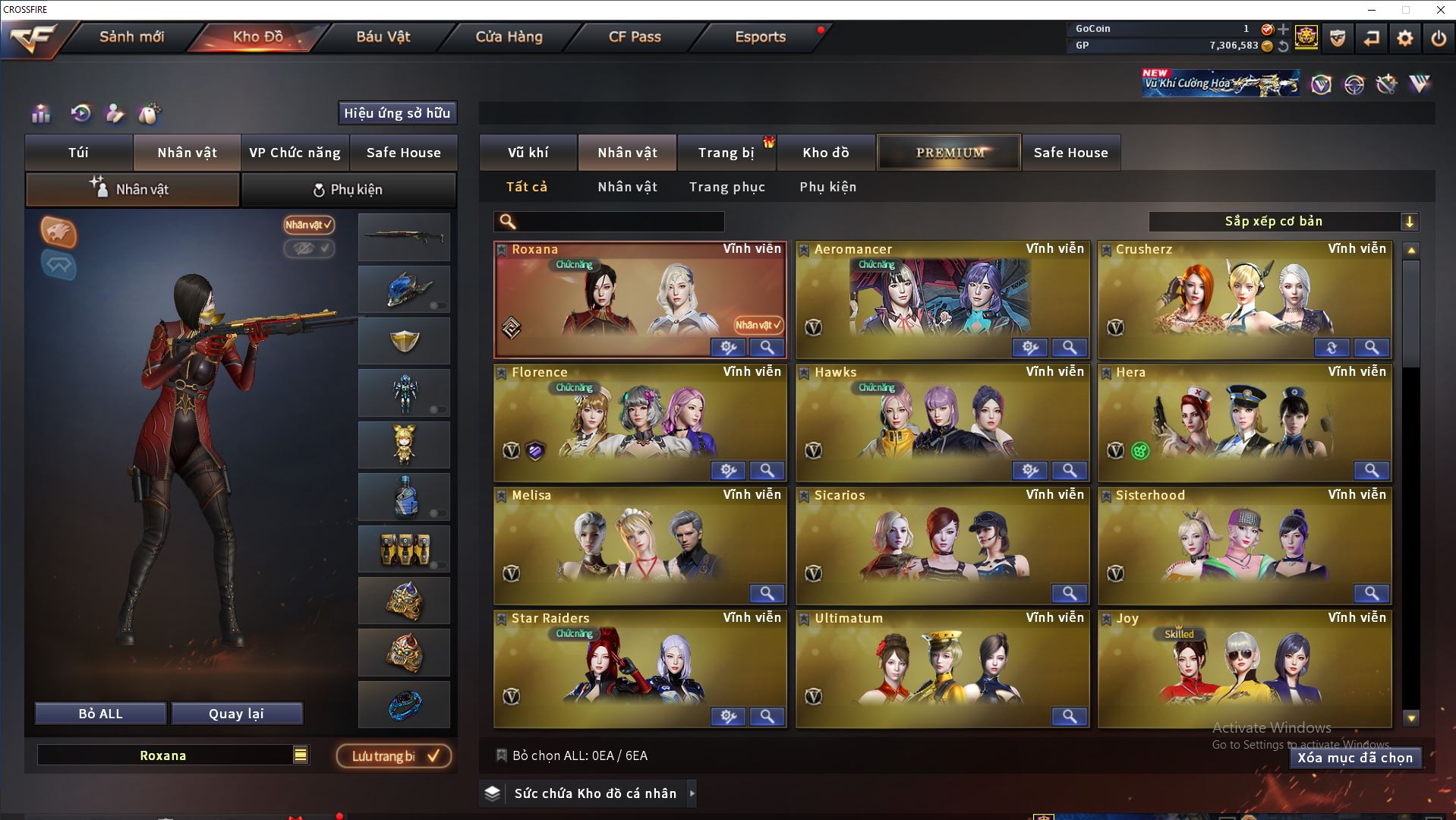Switch to the Phụ kiện loadout tab
Viewport: 1456px width, 820px height.
(348, 190)
